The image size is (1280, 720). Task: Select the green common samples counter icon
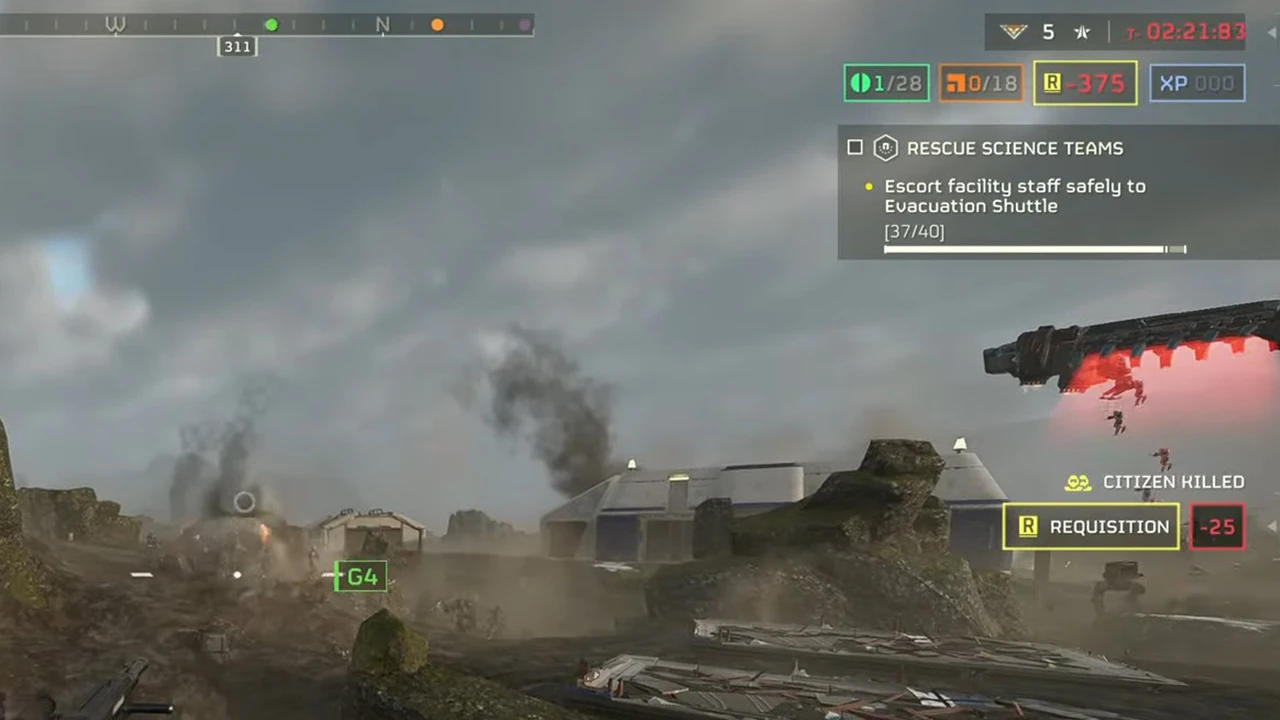click(861, 83)
